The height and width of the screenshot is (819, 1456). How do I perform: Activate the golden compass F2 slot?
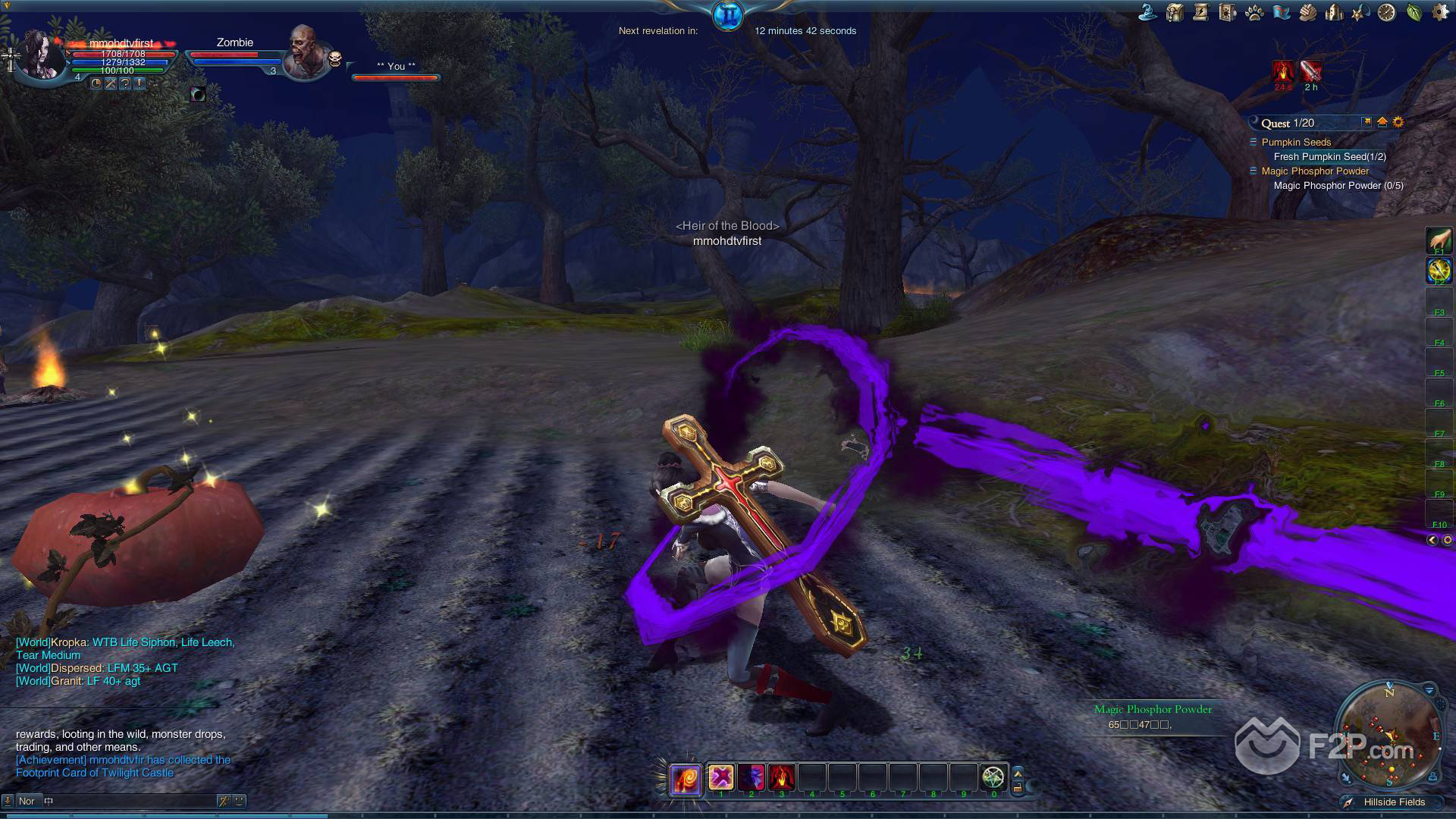pyautogui.click(x=1439, y=270)
